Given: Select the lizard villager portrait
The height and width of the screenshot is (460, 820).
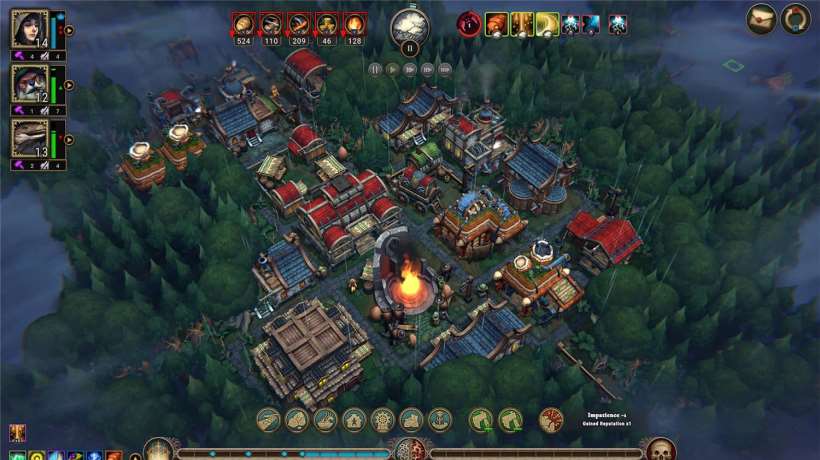Looking at the screenshot, I should pos(29,138).
